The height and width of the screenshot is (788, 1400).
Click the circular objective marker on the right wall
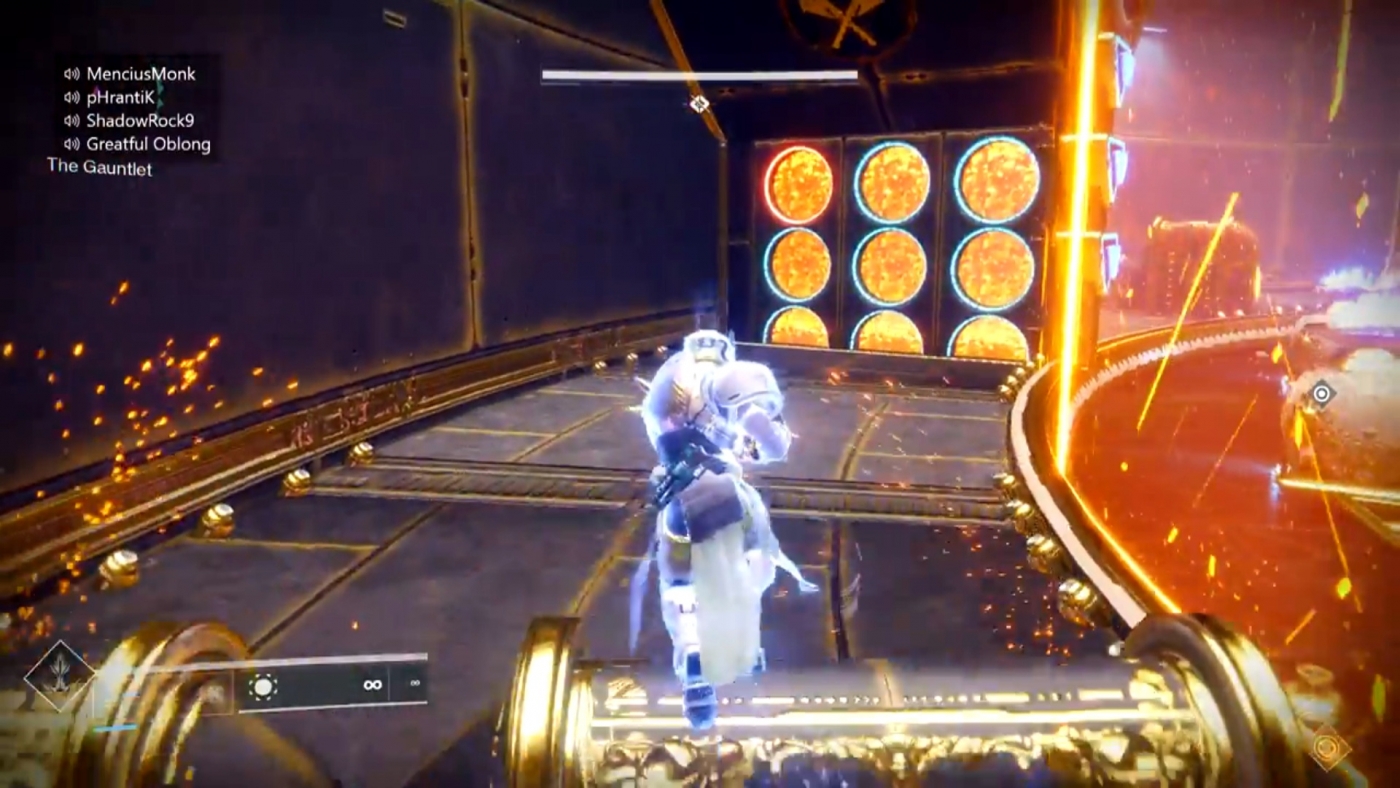pos(1322,395)
